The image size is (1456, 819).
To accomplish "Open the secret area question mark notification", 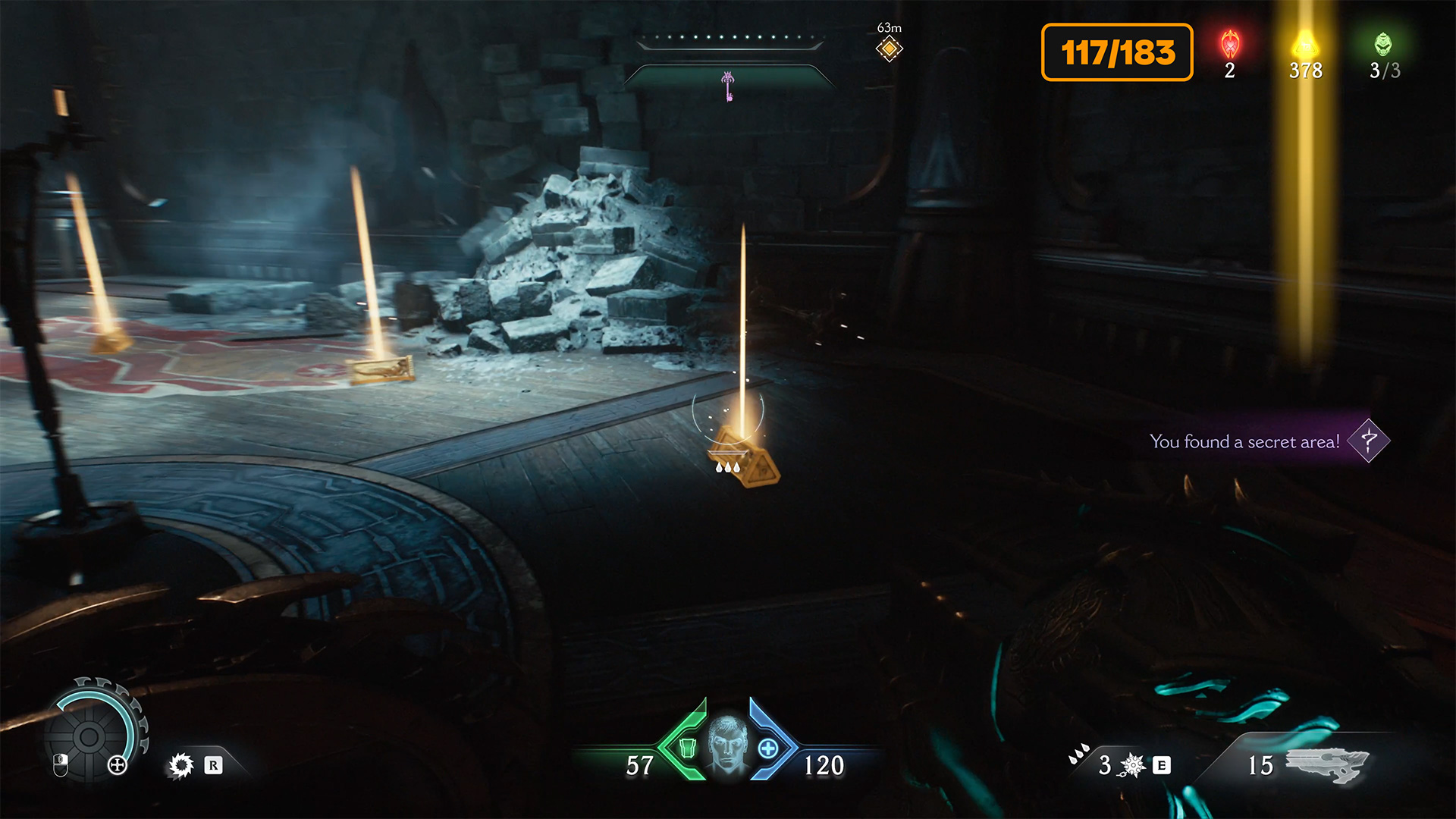I will (x=1369, y=441).
